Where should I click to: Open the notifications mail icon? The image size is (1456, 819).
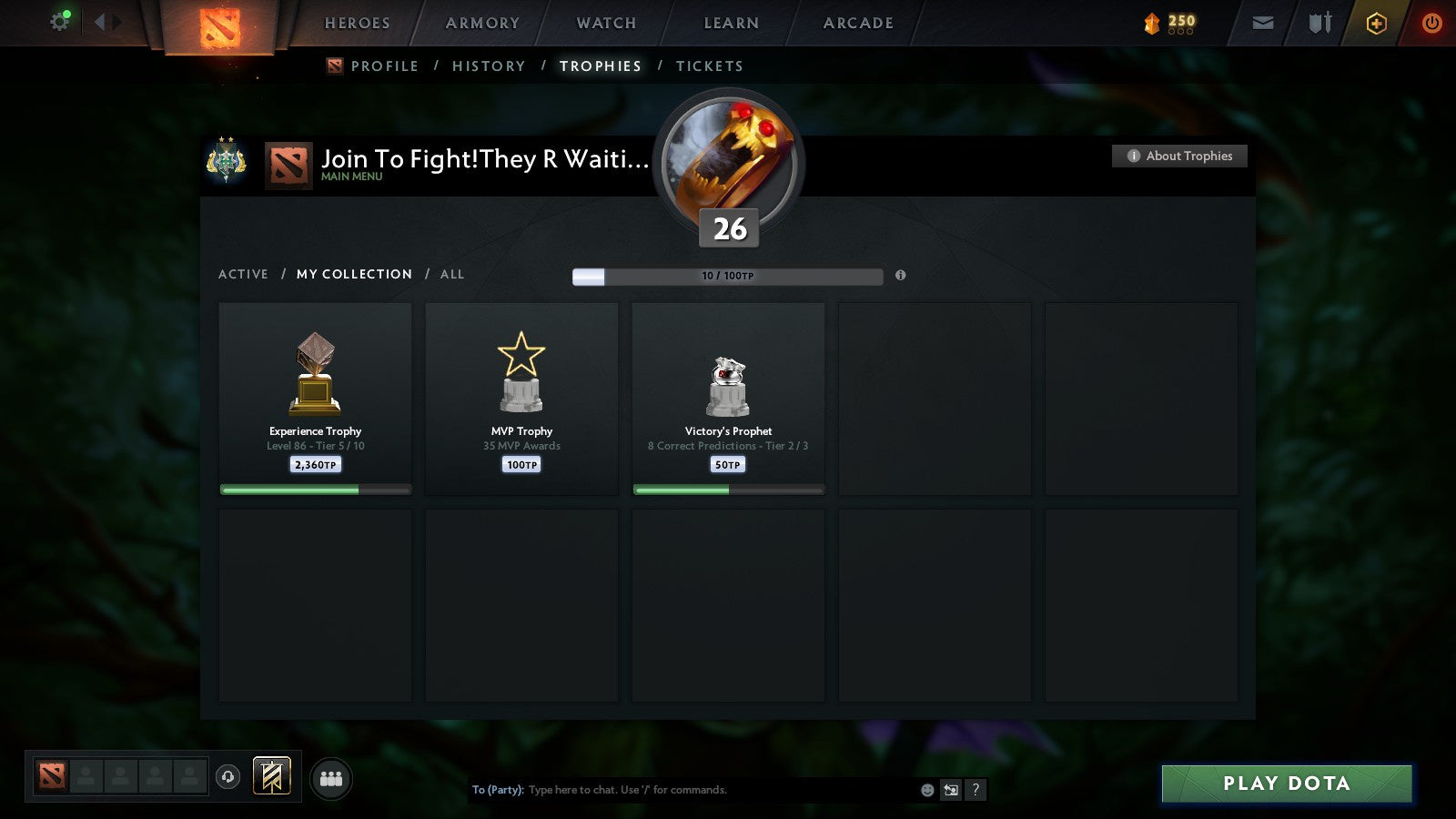point(1261,23)
